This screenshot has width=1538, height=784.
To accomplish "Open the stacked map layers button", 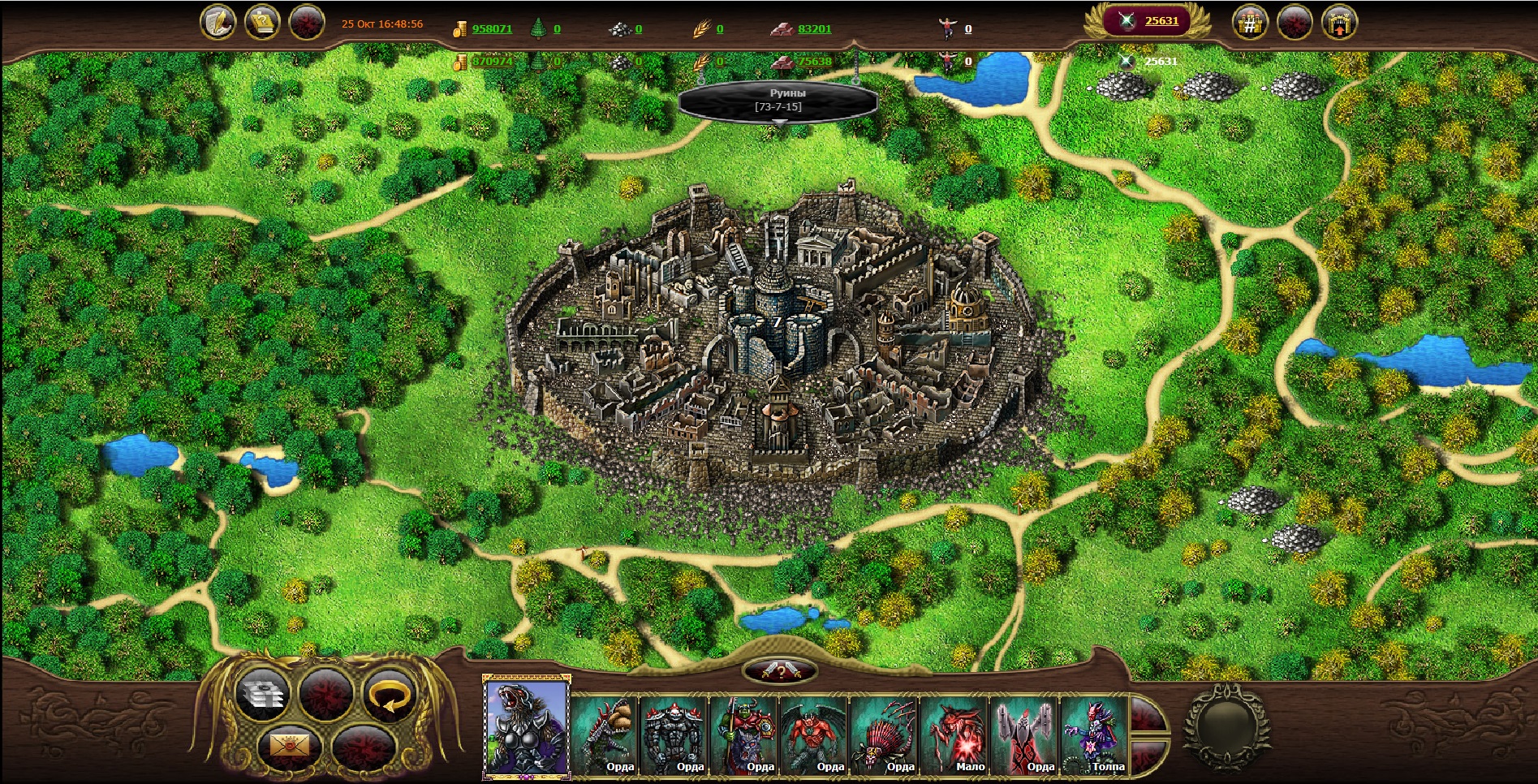I will tap(262, 695).
